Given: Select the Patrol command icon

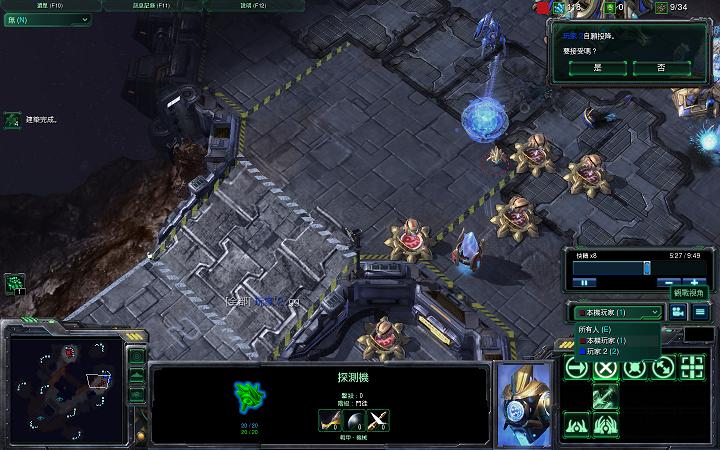Looking at the screenshot, I should (663, 368).
